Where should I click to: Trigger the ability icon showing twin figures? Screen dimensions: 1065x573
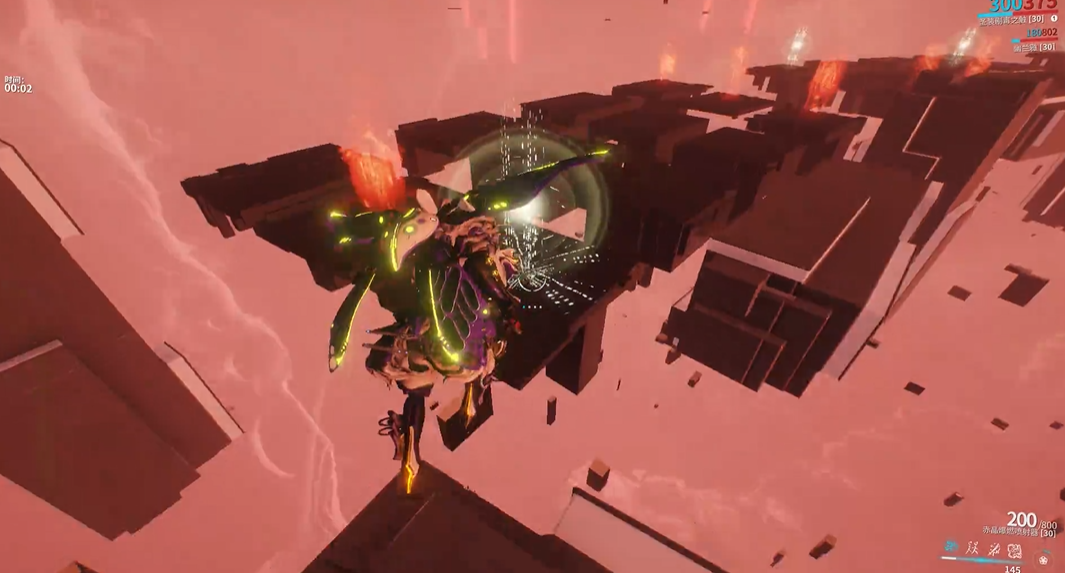[972, 548]
